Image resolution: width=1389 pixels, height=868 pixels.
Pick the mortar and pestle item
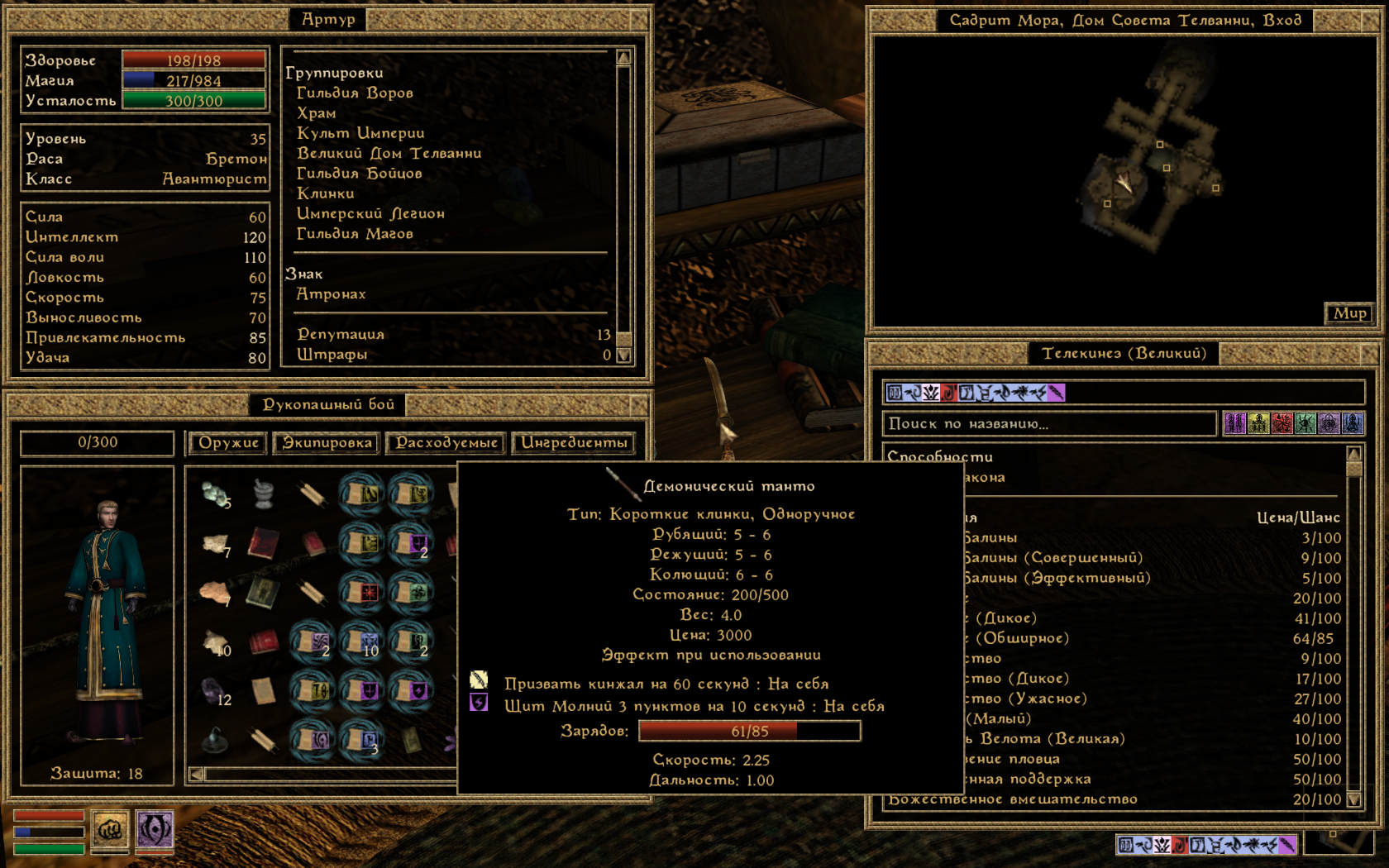coord(264,494)
